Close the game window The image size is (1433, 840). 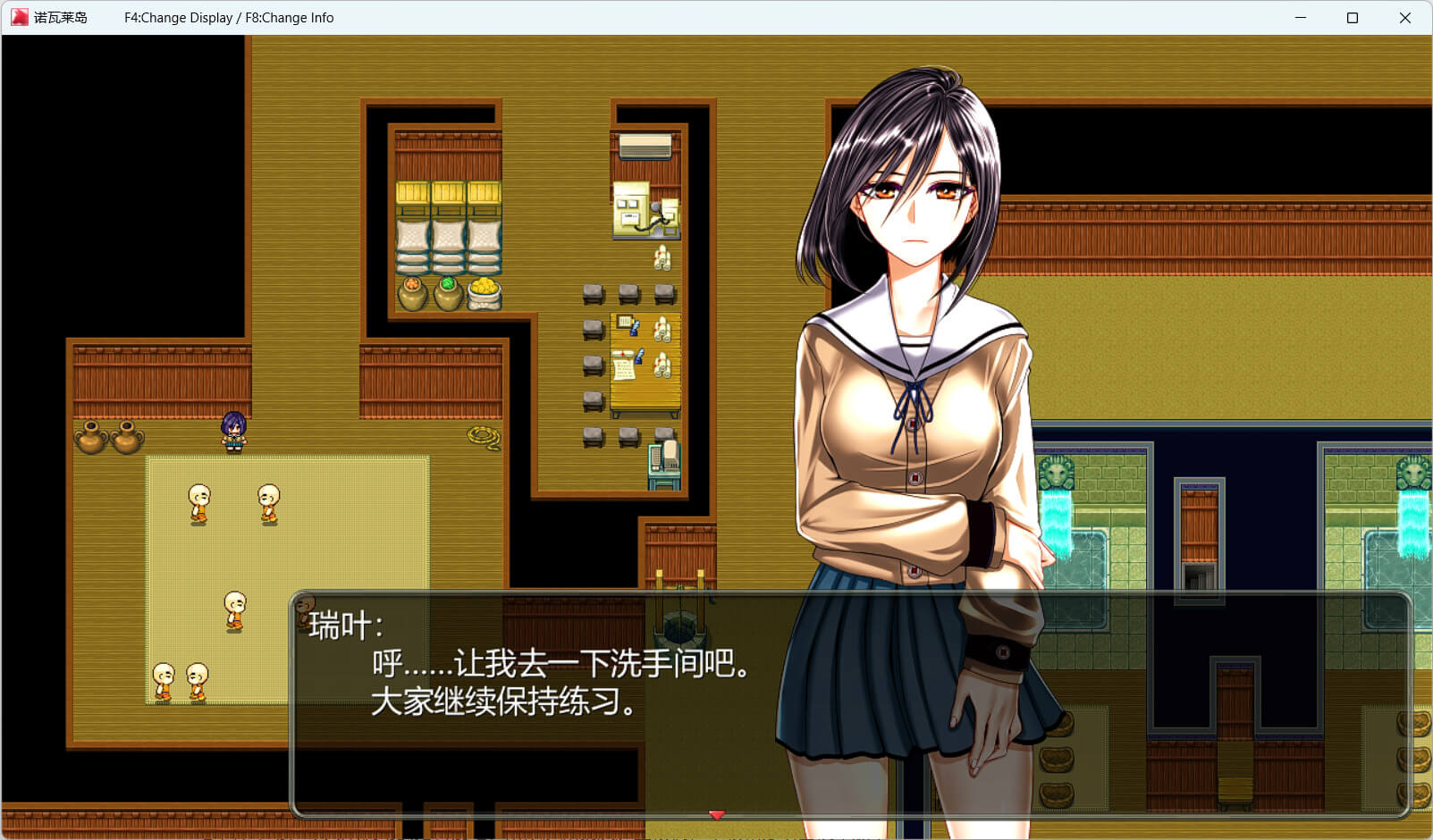click(1404, 18)
